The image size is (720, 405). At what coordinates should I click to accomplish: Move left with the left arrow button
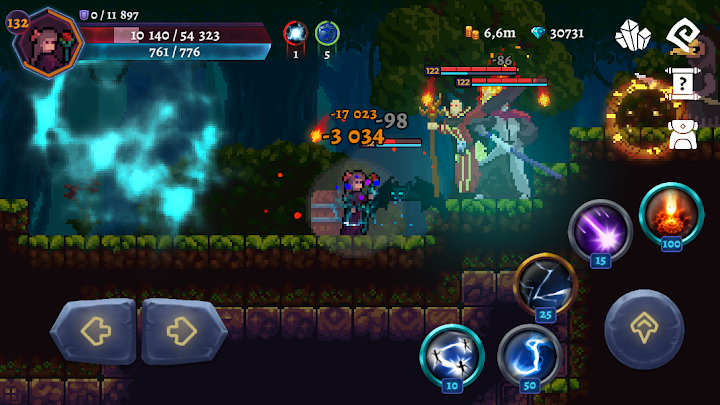pos(93,331)
